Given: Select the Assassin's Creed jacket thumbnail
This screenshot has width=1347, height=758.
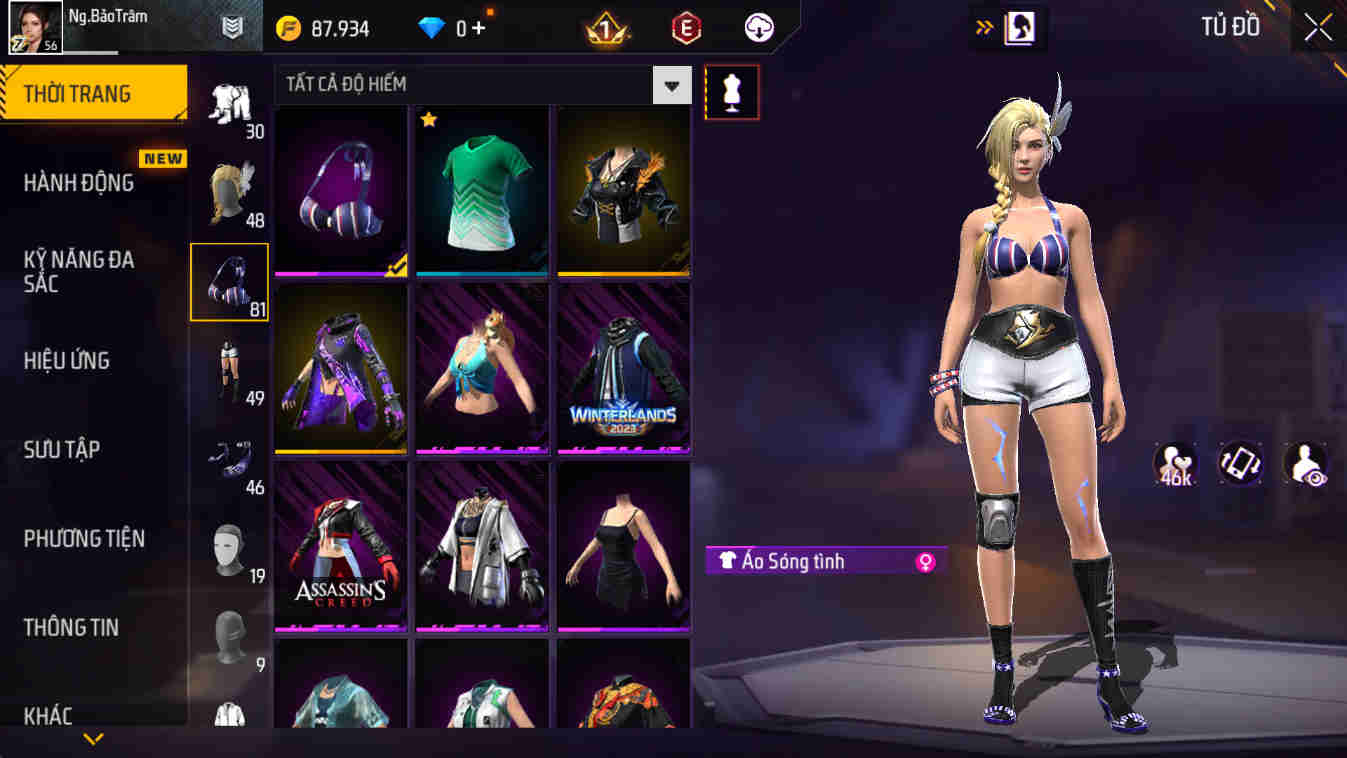Looking at the screenshot, I should point(340,547).
